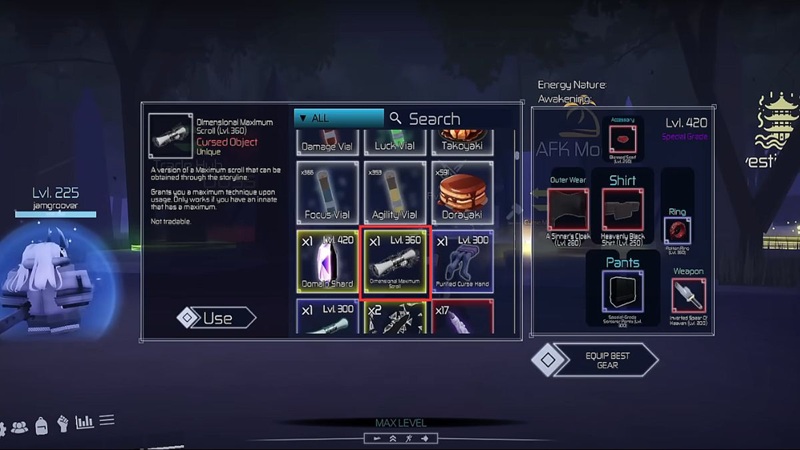Select the Outer Wear Sinner's Cloak slot
Image resolution: width=800 pixels, height=450 pixels.
567,213
